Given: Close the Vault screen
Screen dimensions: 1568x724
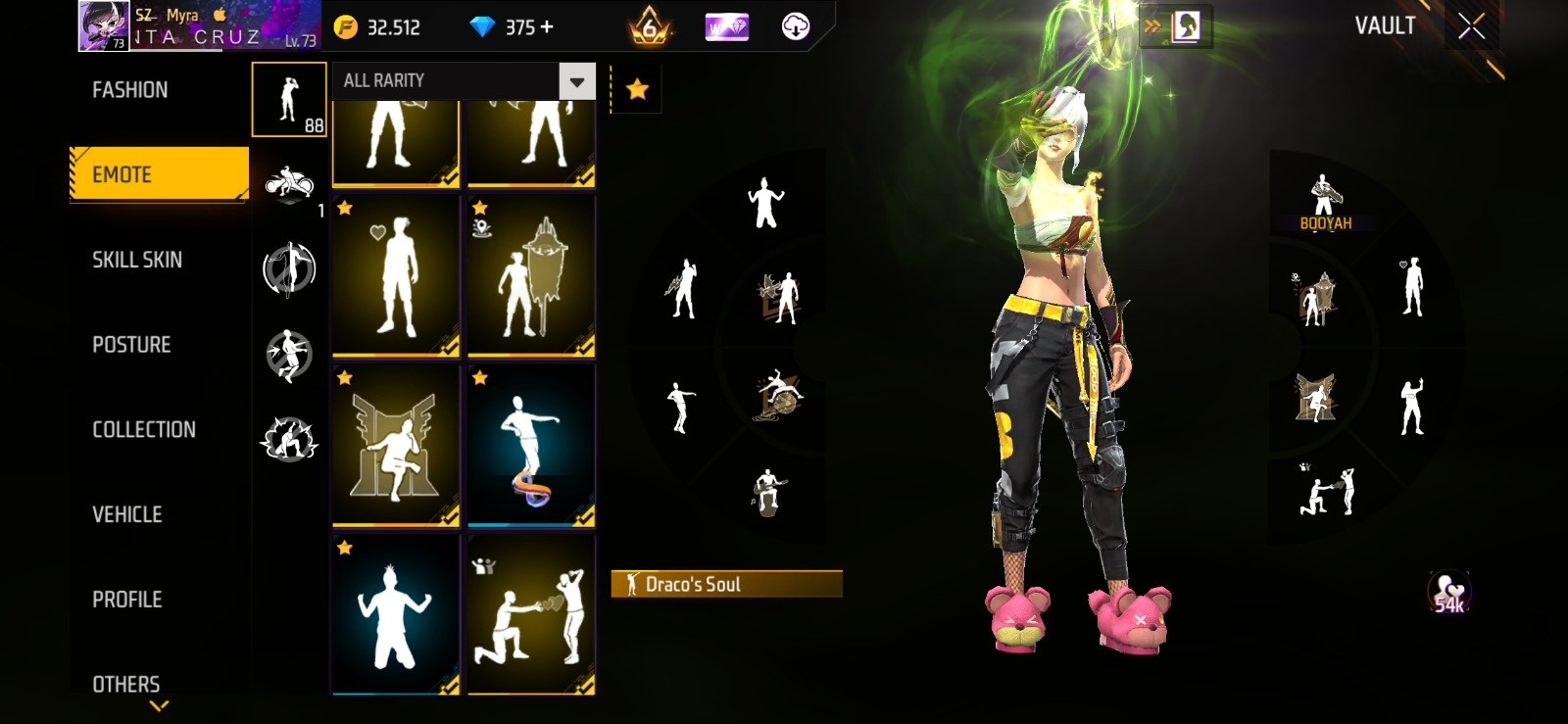Looking at the screenshot, I should (x=1471, y=26).
